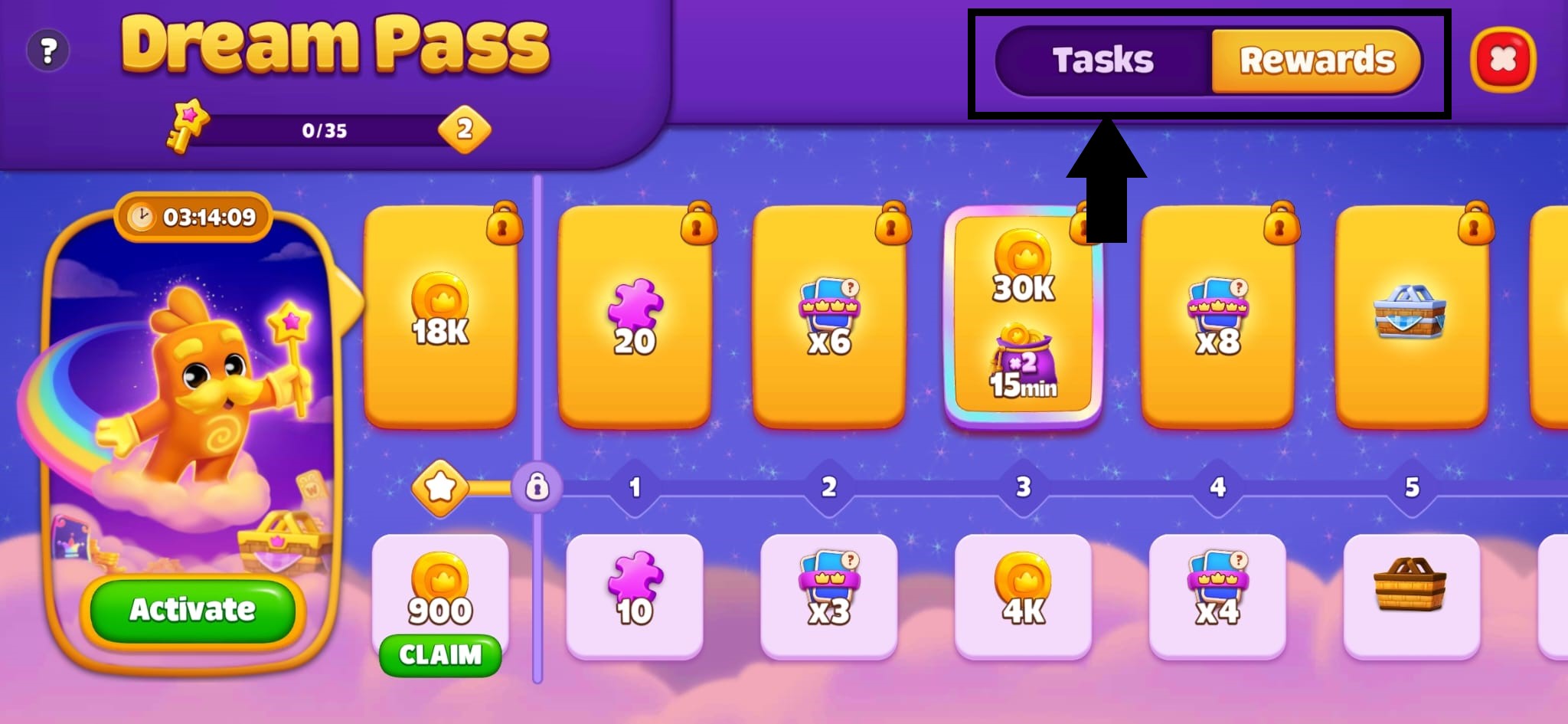Viewport: 1568px width, 724px height.
Task: Tap the brown basket reward on the bottom row
Action: [1411, 598]
